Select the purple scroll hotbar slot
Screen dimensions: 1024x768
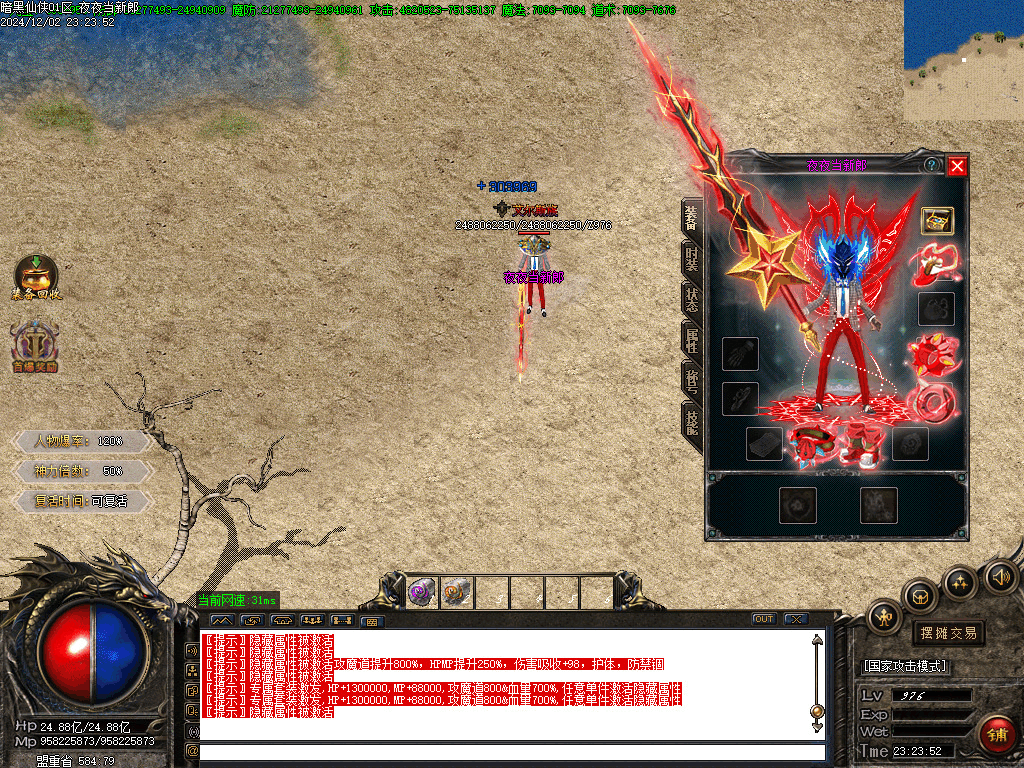pos(422,593)
